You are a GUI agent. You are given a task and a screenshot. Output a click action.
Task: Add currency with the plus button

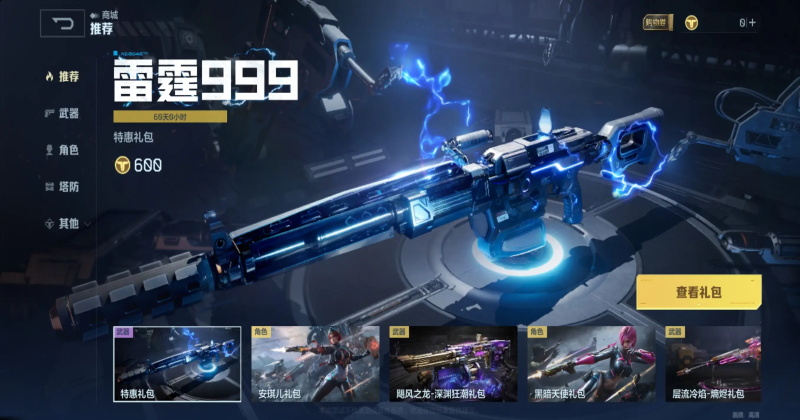(751, 22)
